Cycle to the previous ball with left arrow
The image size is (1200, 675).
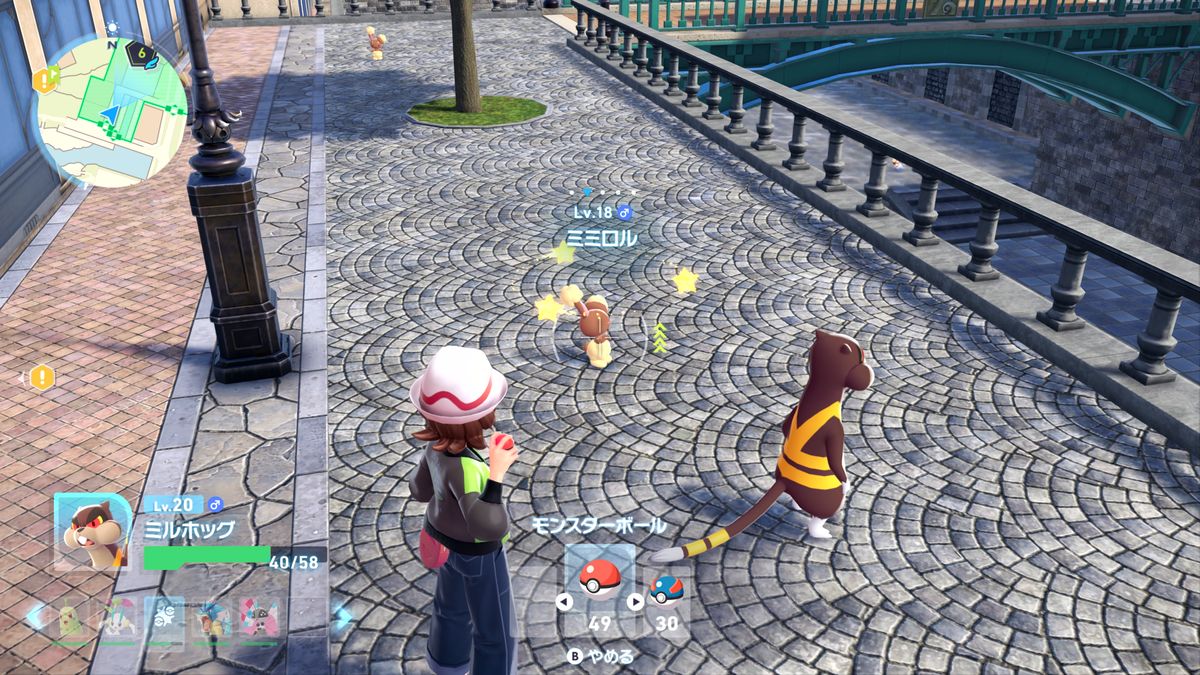click(564, 602)
